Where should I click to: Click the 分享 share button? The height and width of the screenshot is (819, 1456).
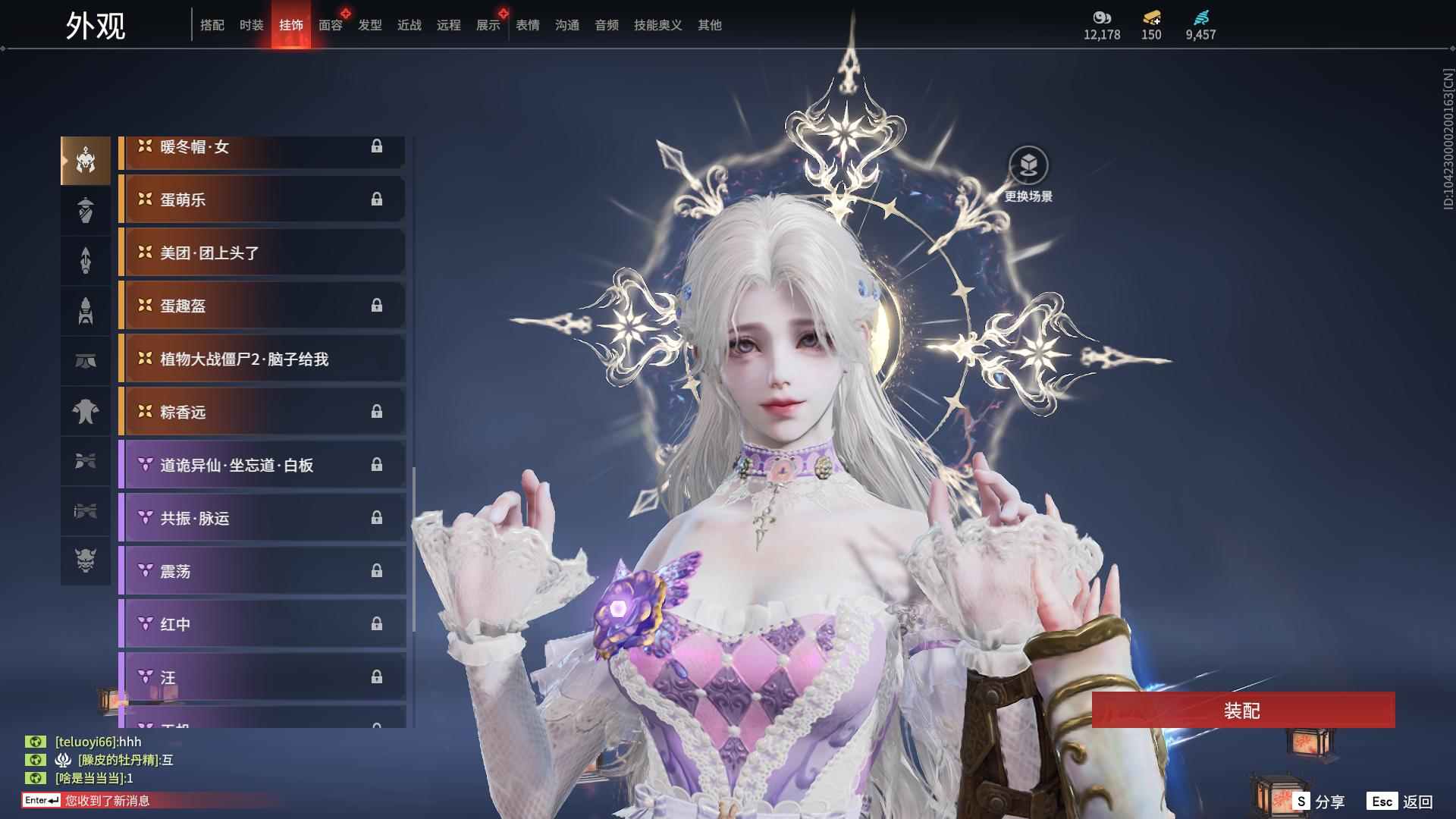coord(1319,802)
